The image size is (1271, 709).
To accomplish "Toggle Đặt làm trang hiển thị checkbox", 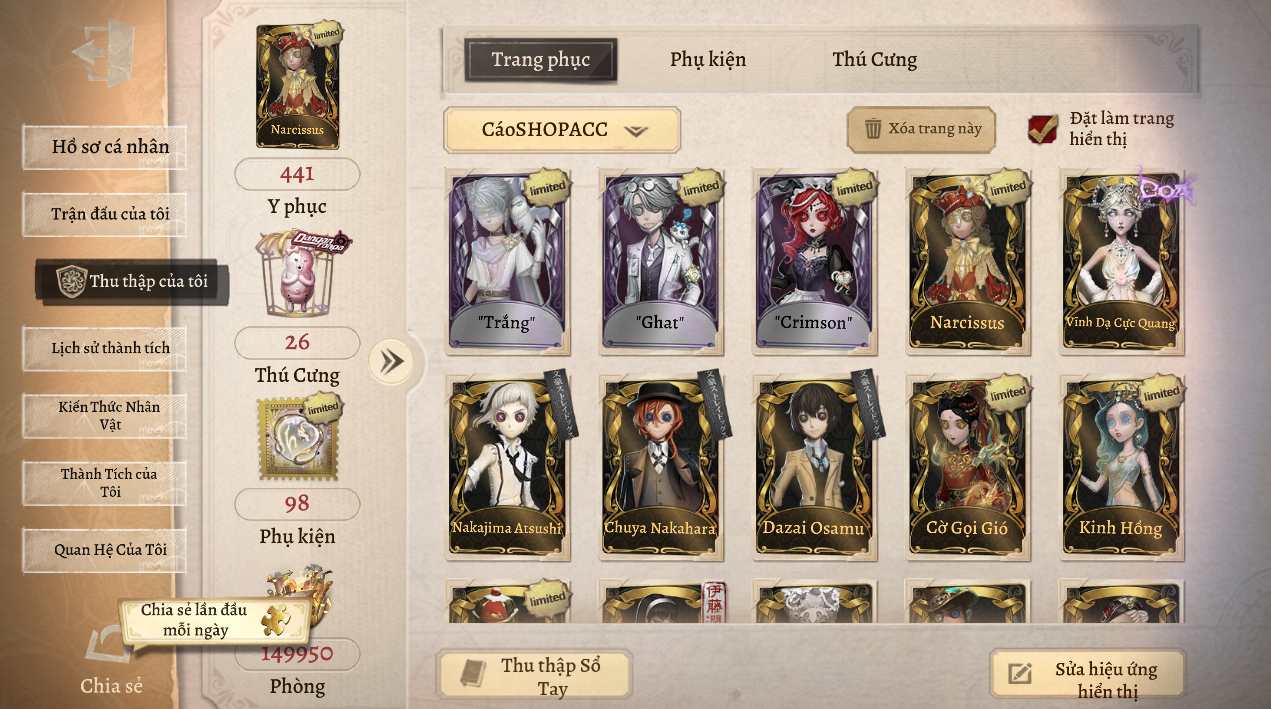I will pyautogui.click(x=1043, y=129).
